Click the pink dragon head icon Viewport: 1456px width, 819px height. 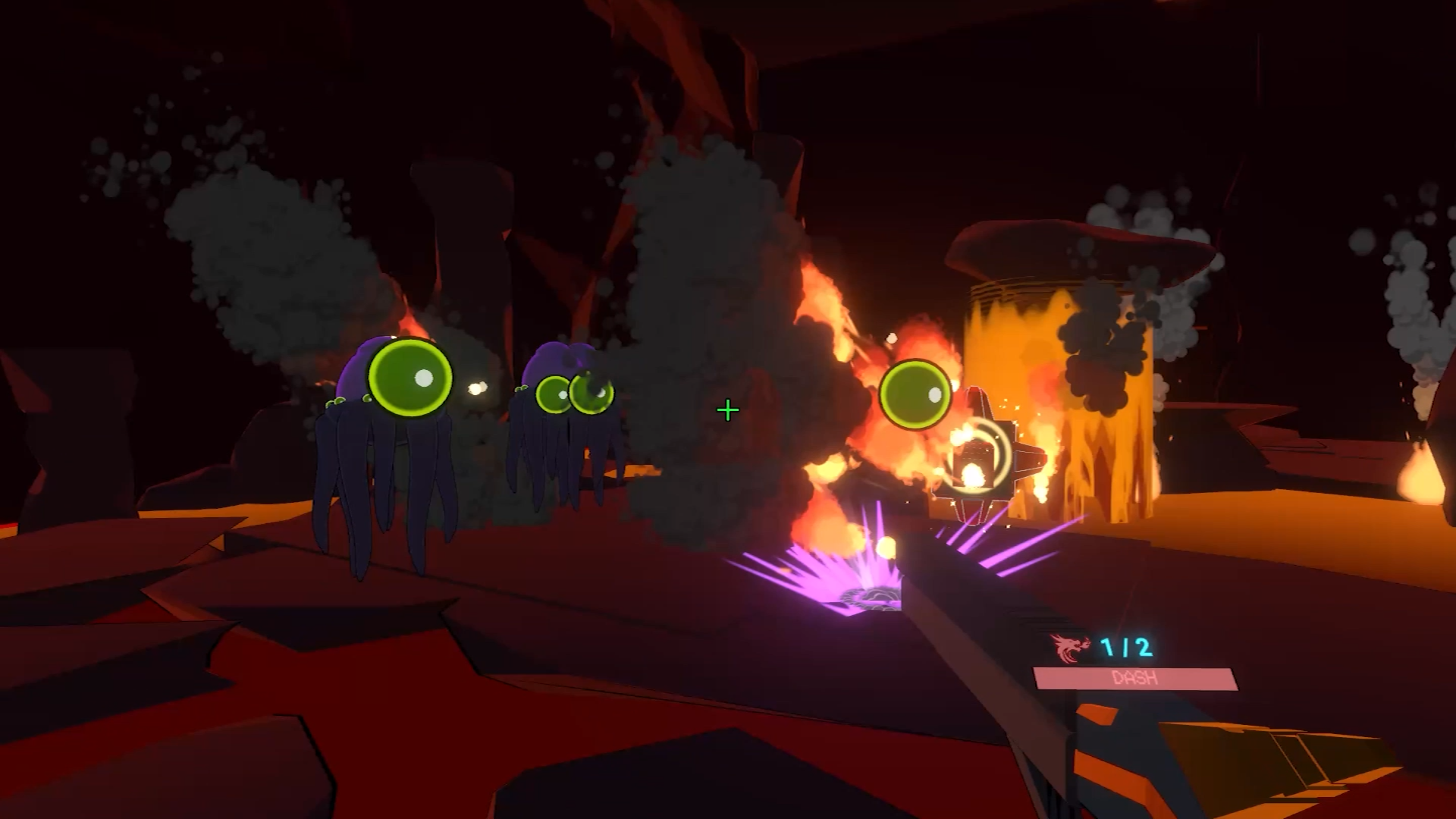[x=1069, y=648]
